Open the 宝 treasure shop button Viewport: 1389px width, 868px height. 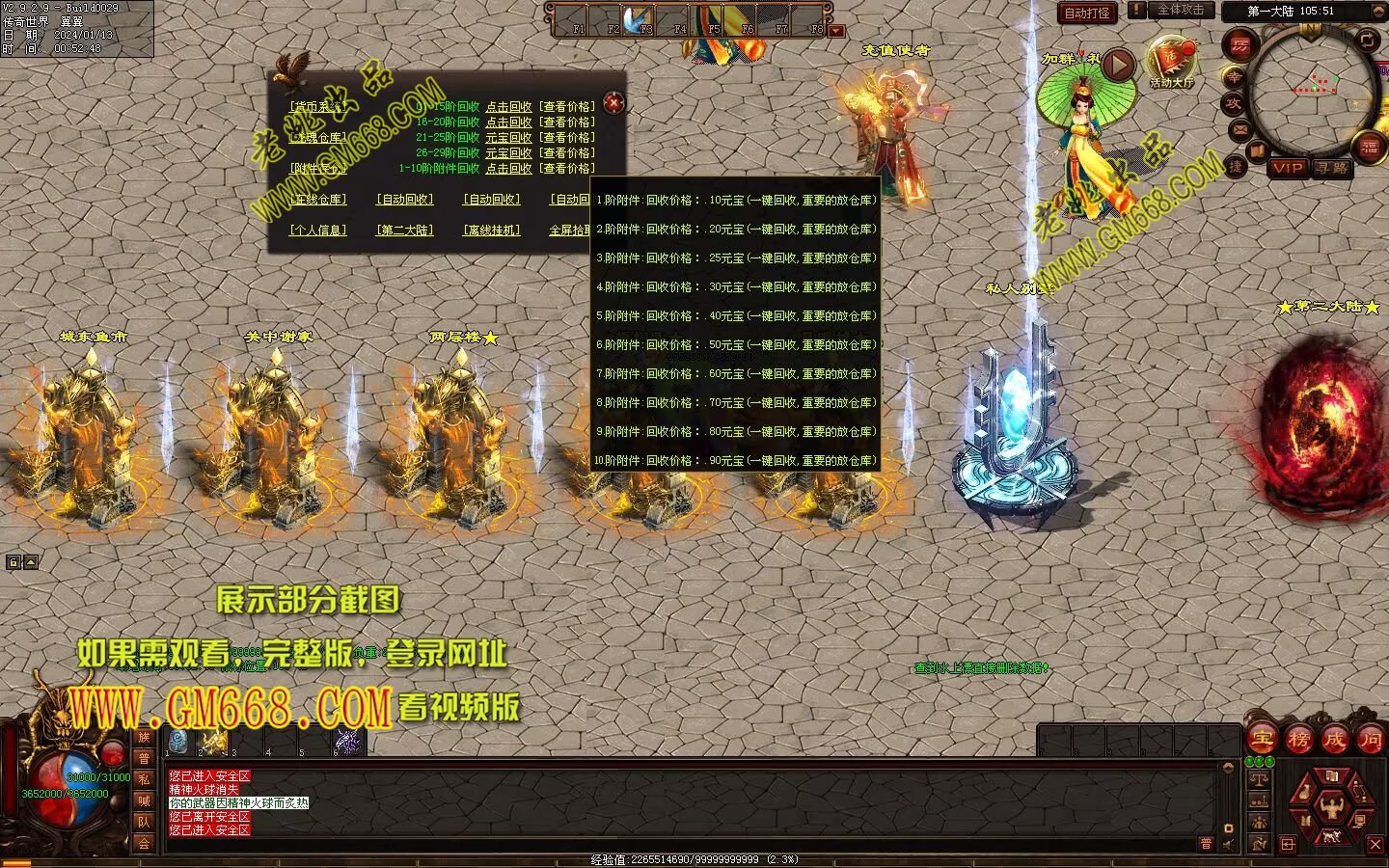tap(1262, 740)
